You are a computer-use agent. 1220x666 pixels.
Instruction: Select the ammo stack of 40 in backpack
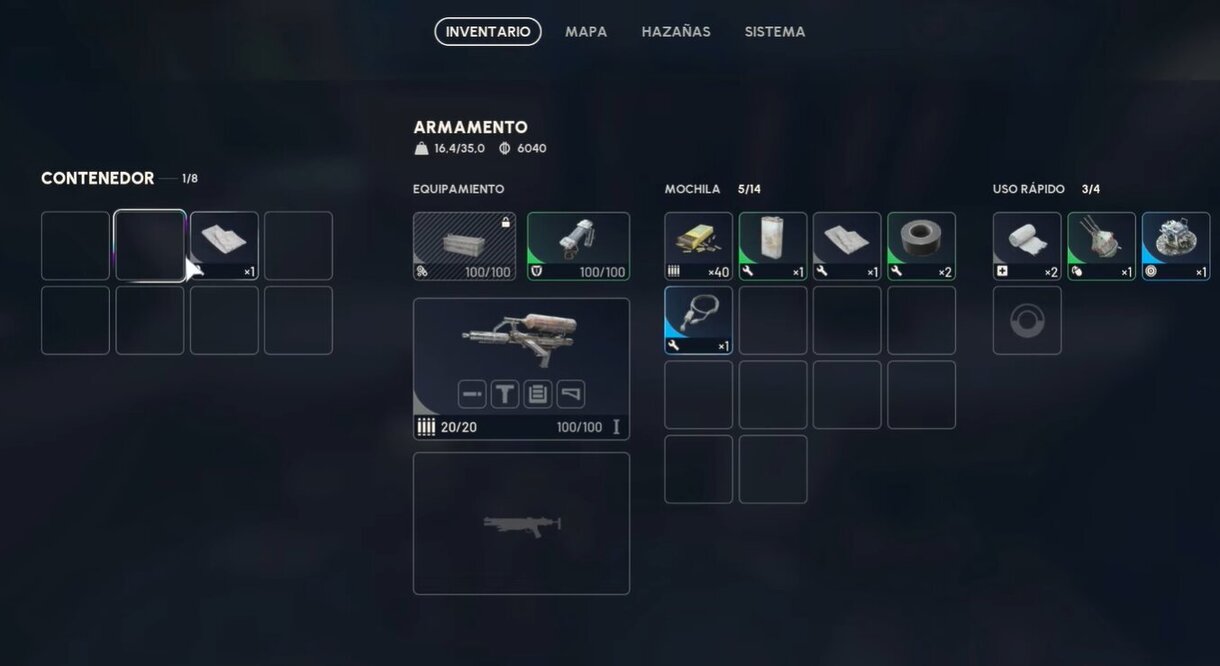(699, 246)
